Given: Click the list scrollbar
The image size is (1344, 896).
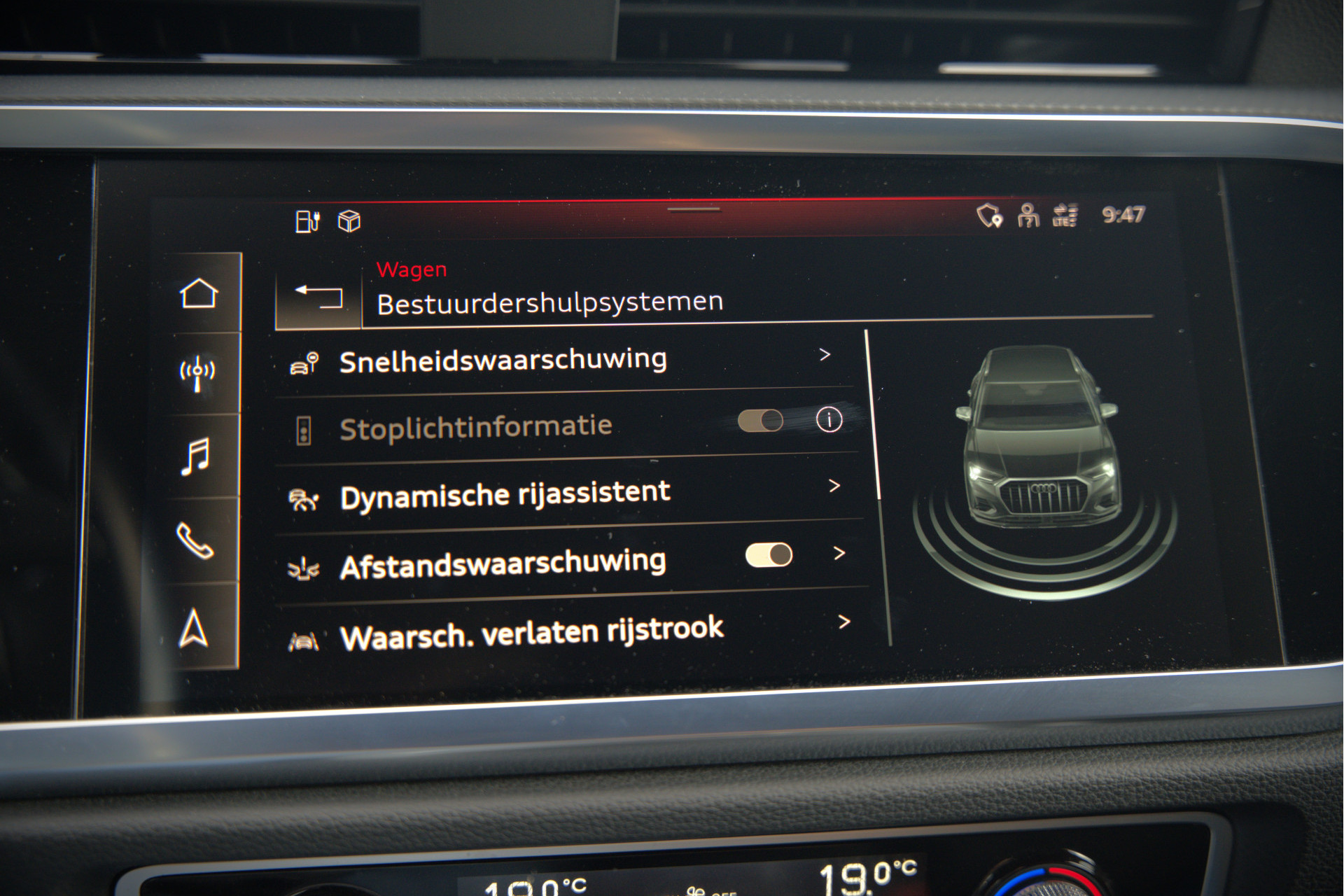Looking at the screenshot, I should (872, 414).
